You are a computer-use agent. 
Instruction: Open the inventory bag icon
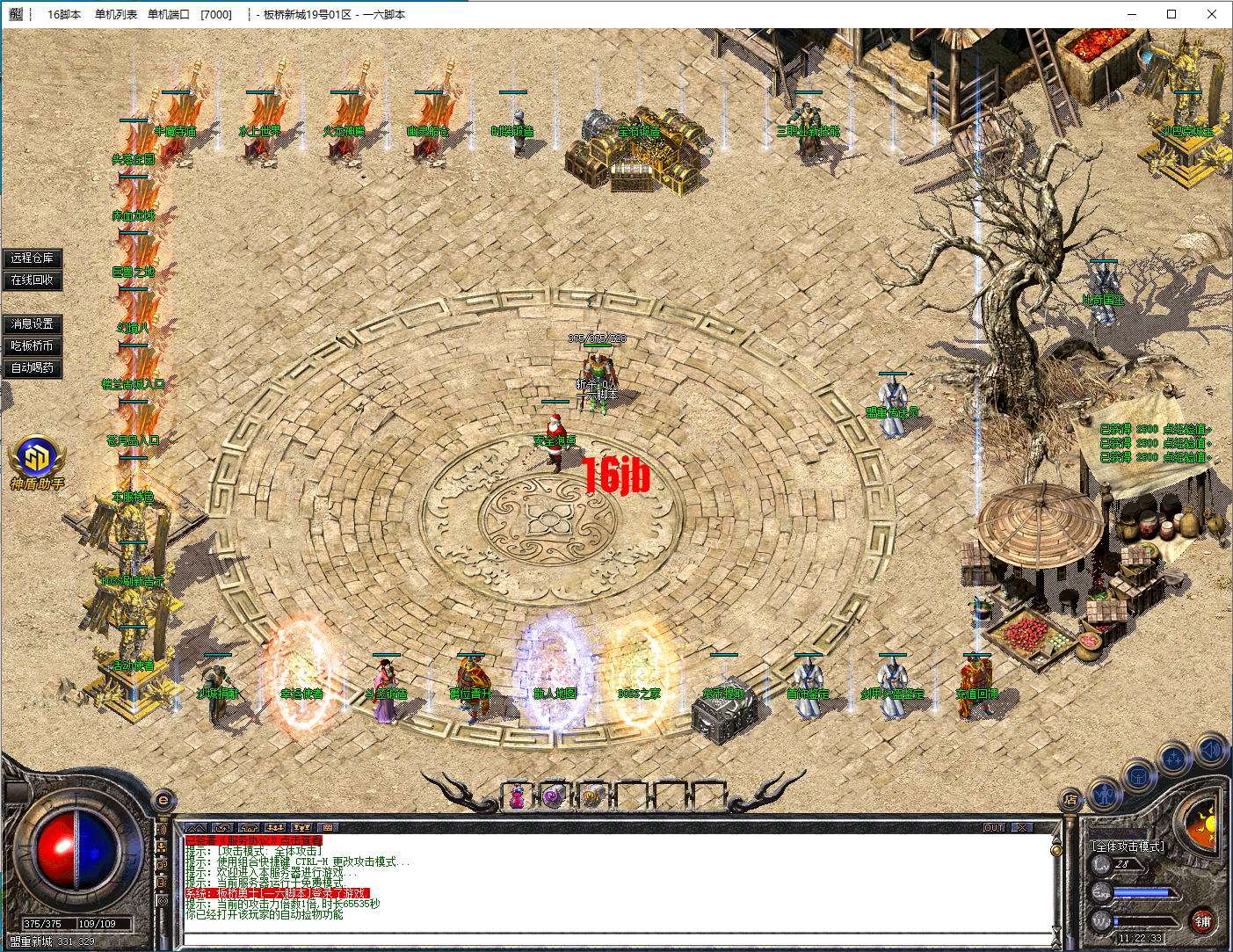(x=1139, y=777)
